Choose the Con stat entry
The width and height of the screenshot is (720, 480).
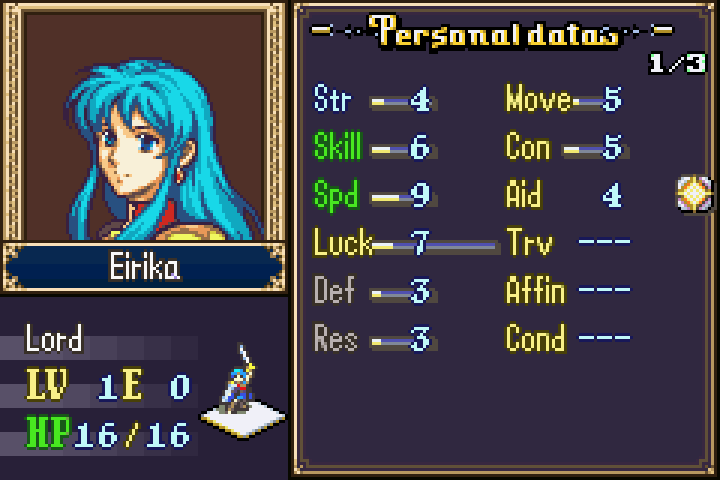pyautogui.click(x=564, y=148)
